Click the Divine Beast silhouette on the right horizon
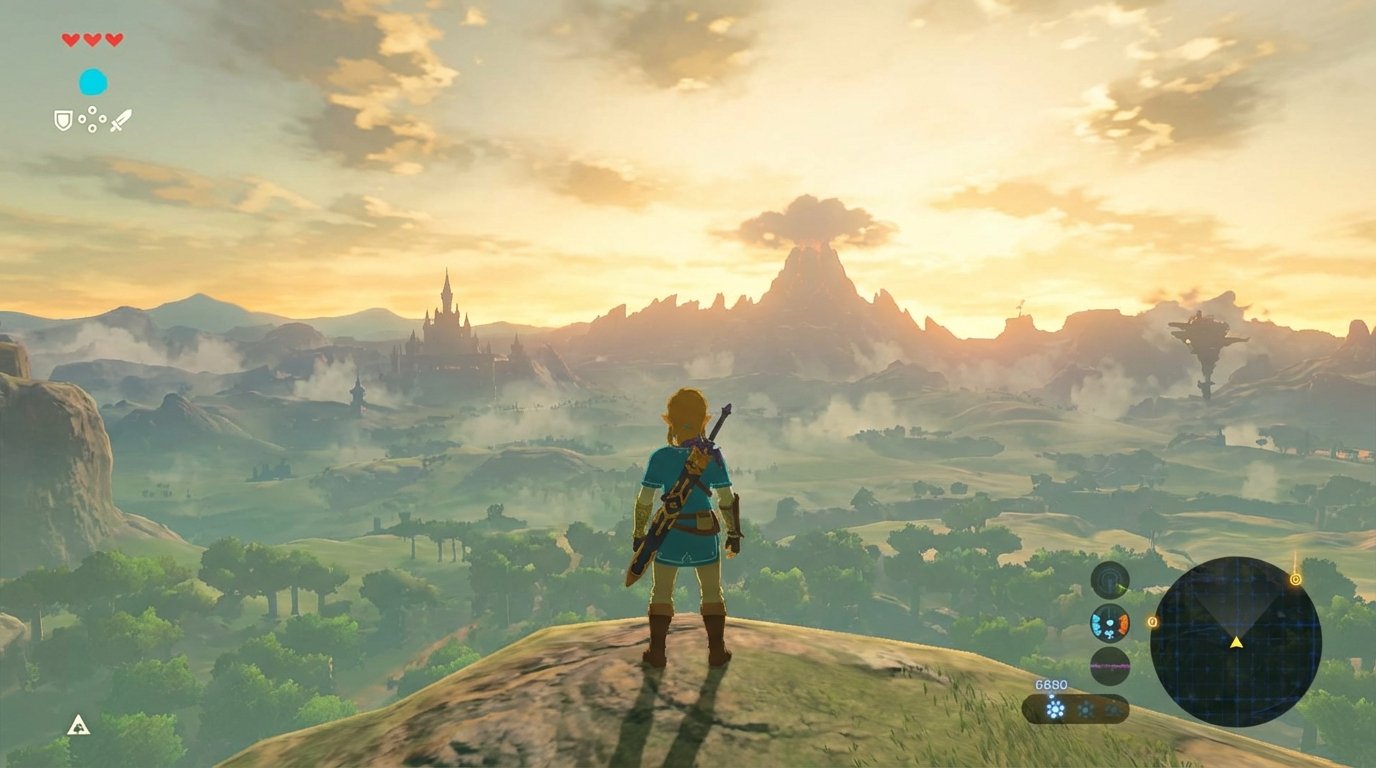 tap(1206, 330)
